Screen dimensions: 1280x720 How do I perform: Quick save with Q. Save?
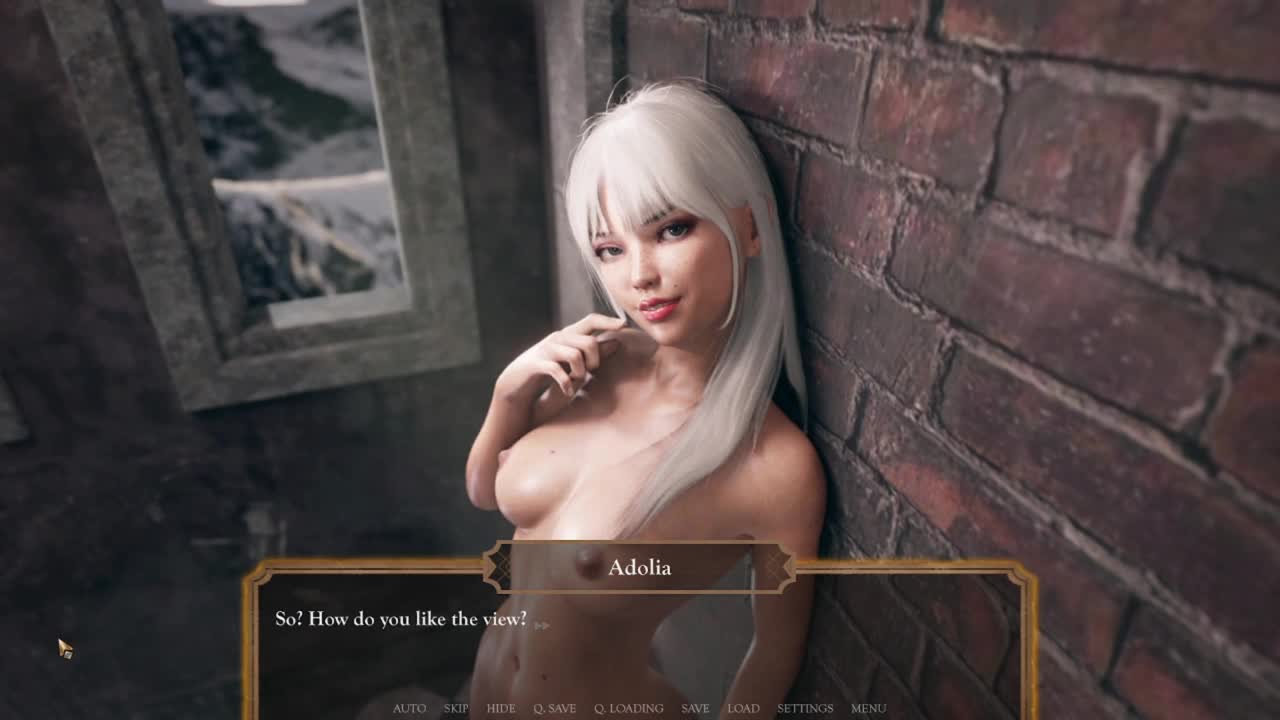(554, 708)
